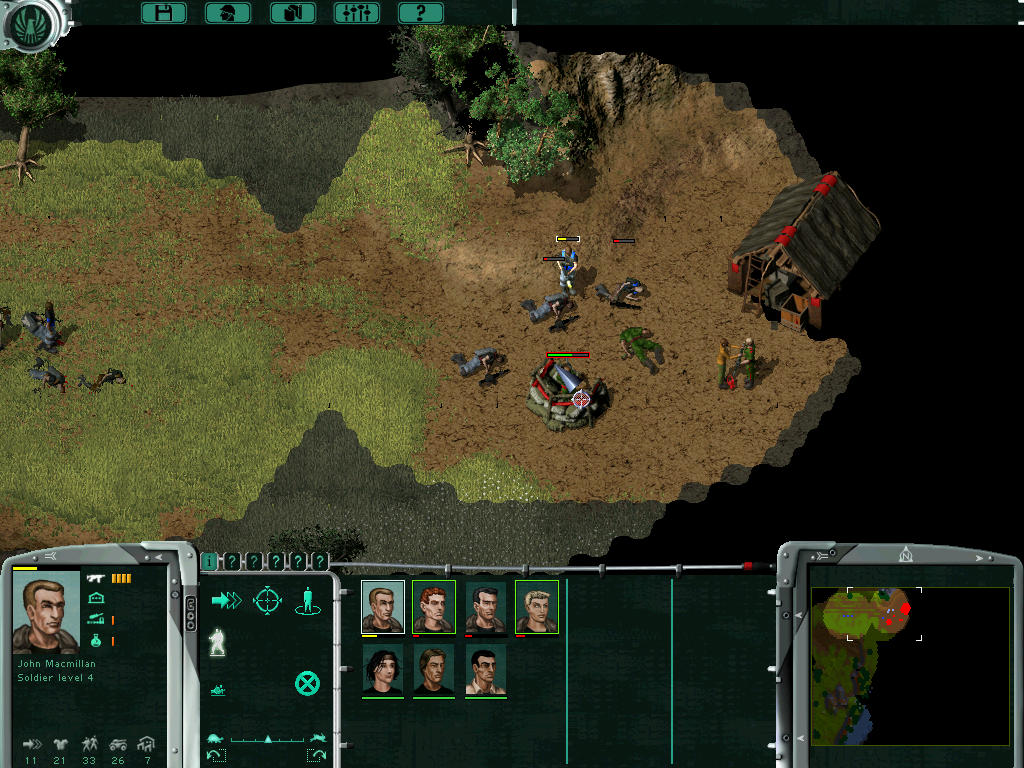This screenshot has width=1024, height=768.
Task: Click the helmeted soldier head button
Action: (x=228, y=13)
